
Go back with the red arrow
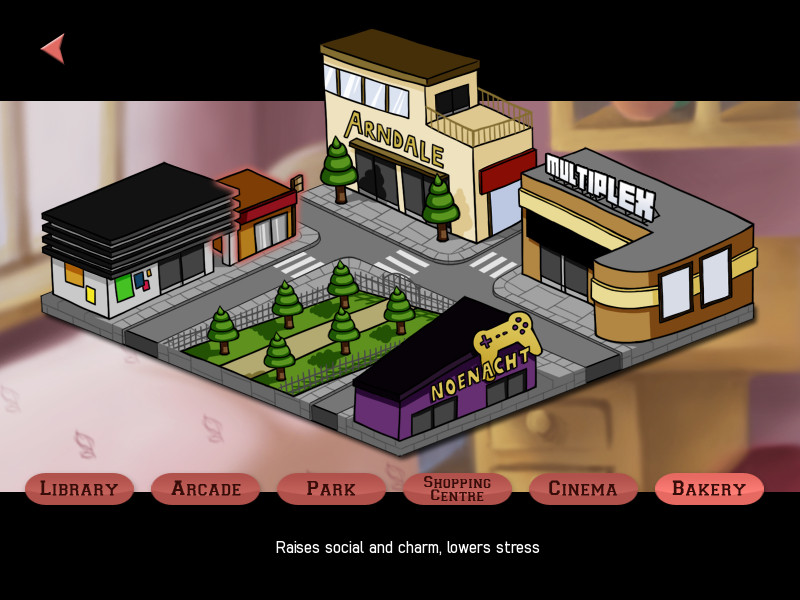[54, 48]
